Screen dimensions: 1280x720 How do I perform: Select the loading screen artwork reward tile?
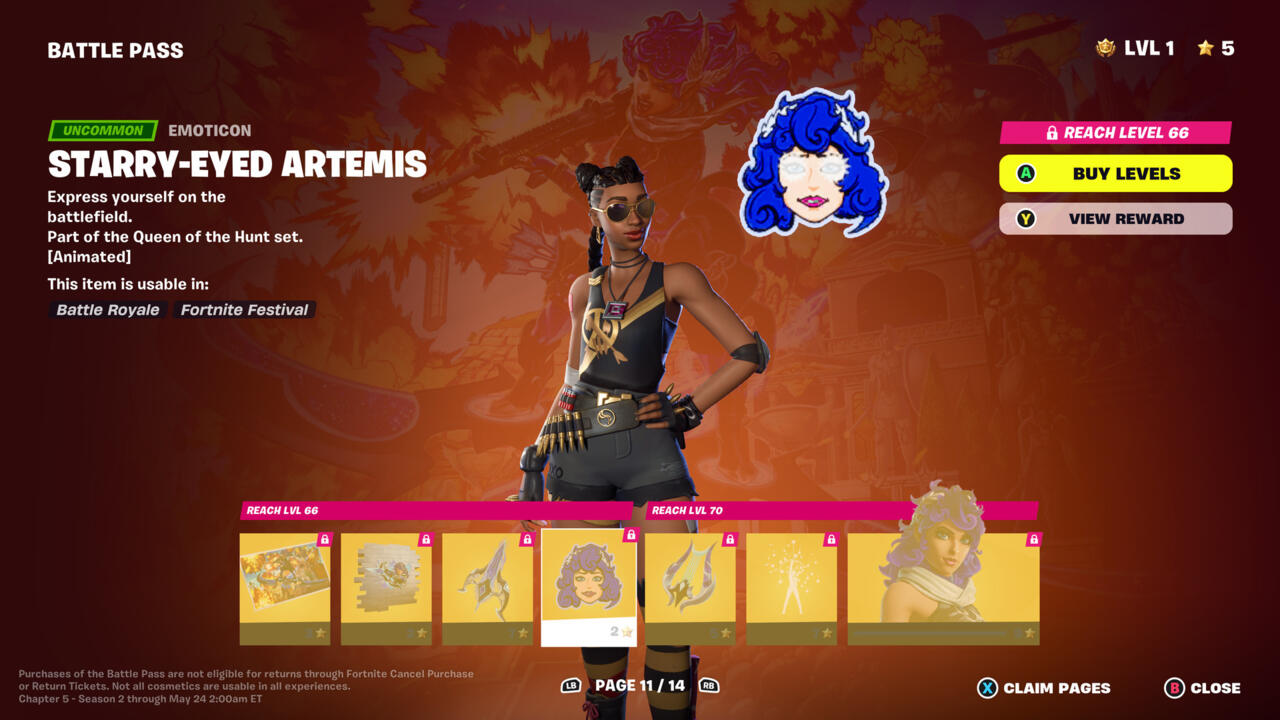click(x=285, y=588)
